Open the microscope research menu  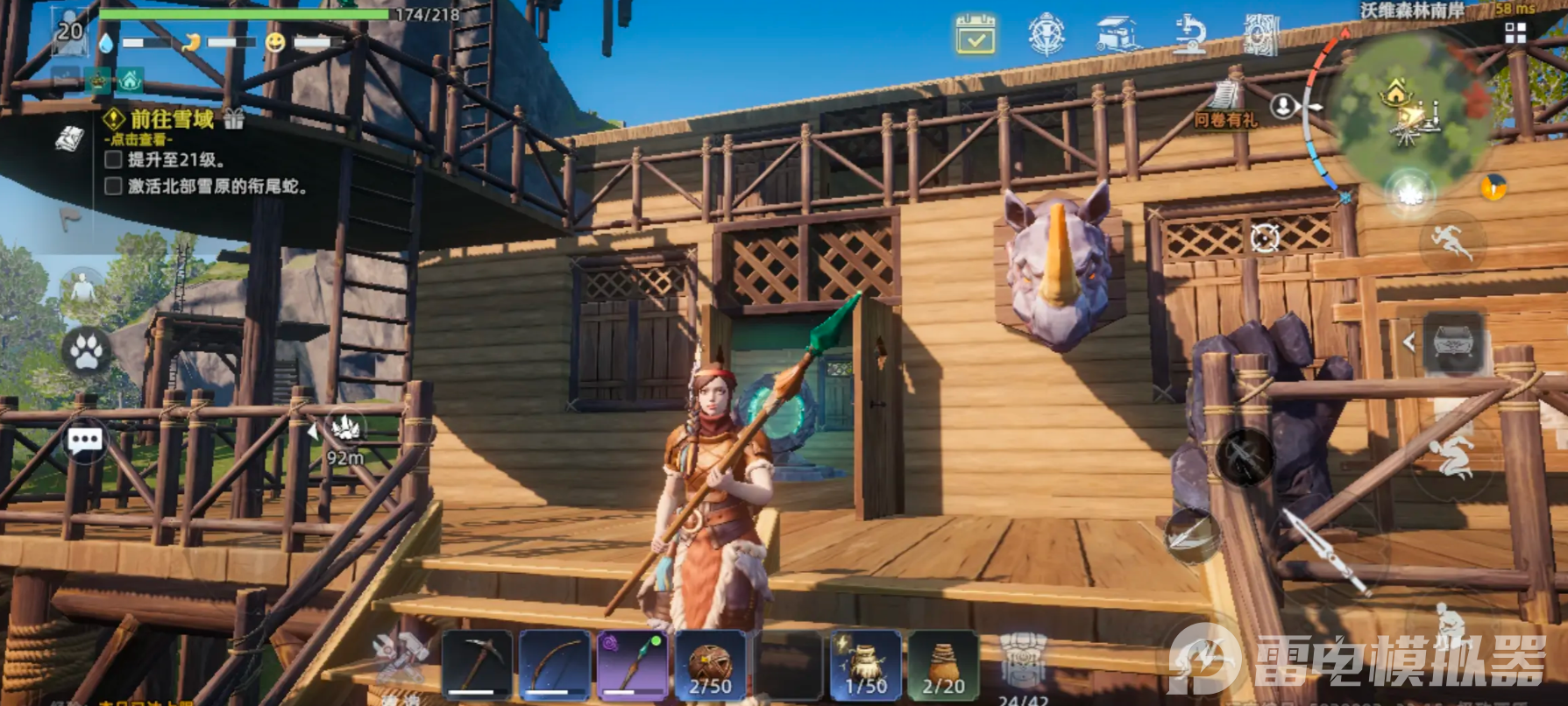(x=1189, y=35)
